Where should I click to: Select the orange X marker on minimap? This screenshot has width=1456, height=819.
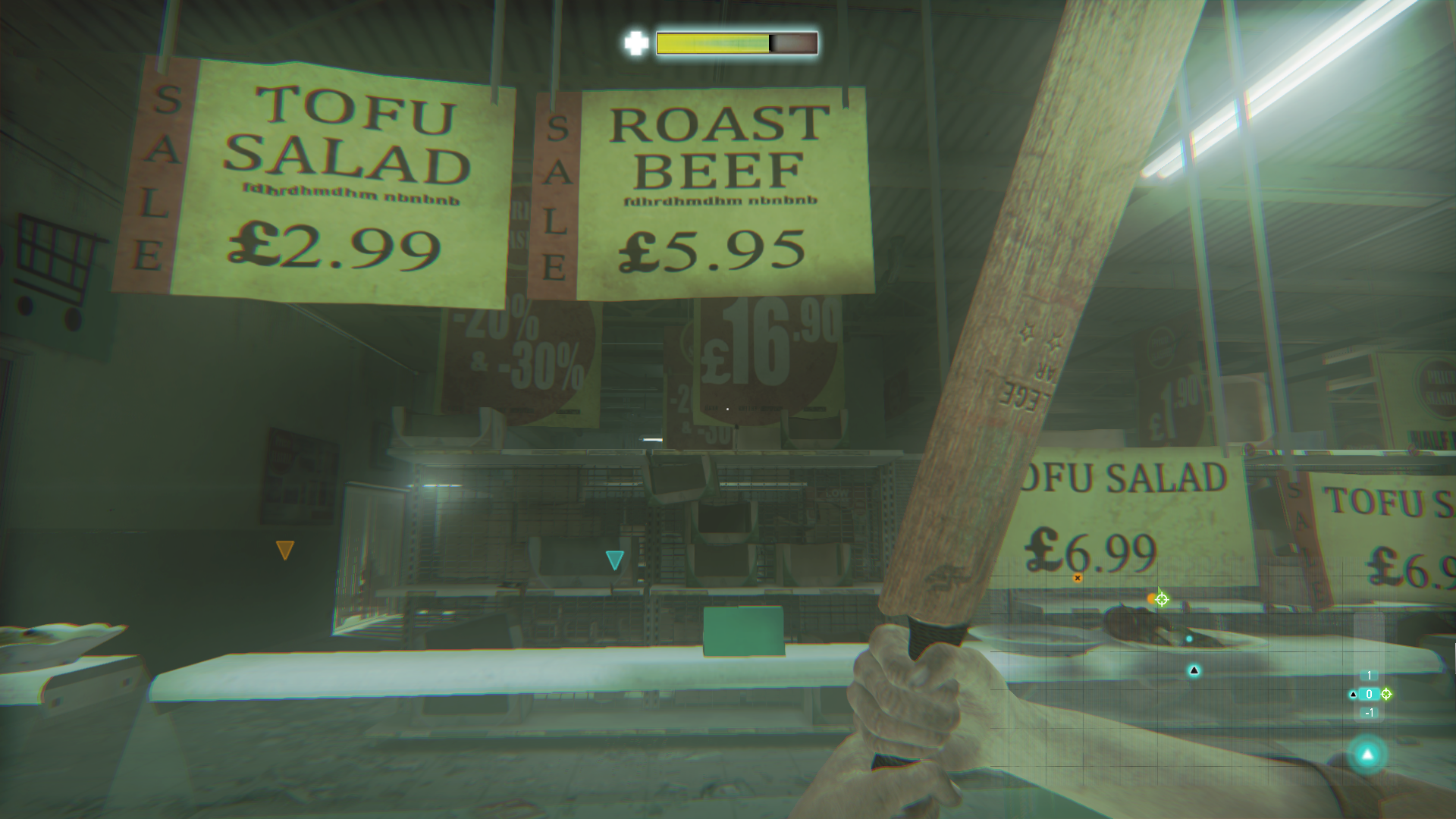[1077, 578]
